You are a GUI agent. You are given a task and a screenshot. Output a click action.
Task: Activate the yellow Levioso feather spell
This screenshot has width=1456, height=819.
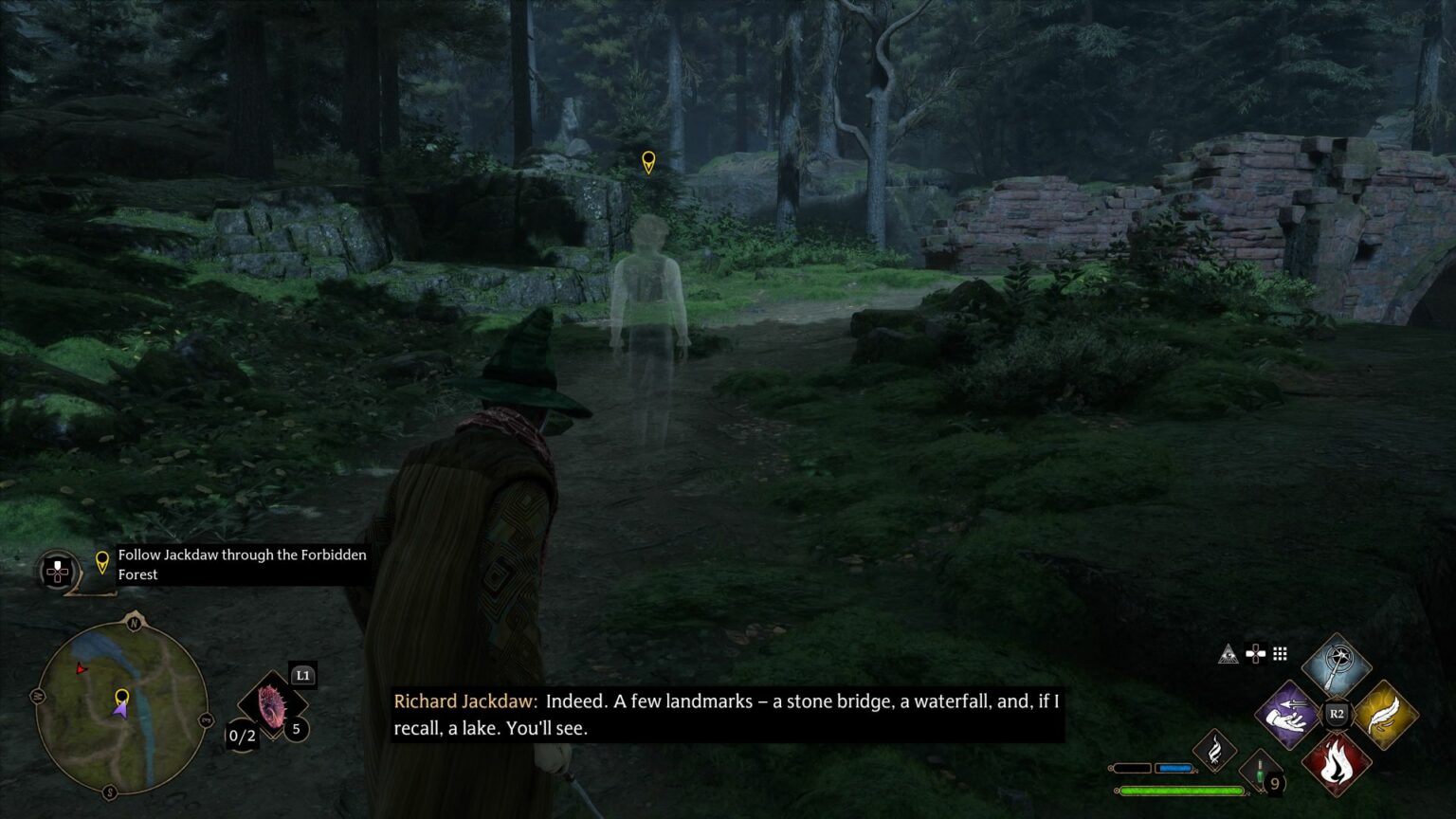tap(1385, 715)
